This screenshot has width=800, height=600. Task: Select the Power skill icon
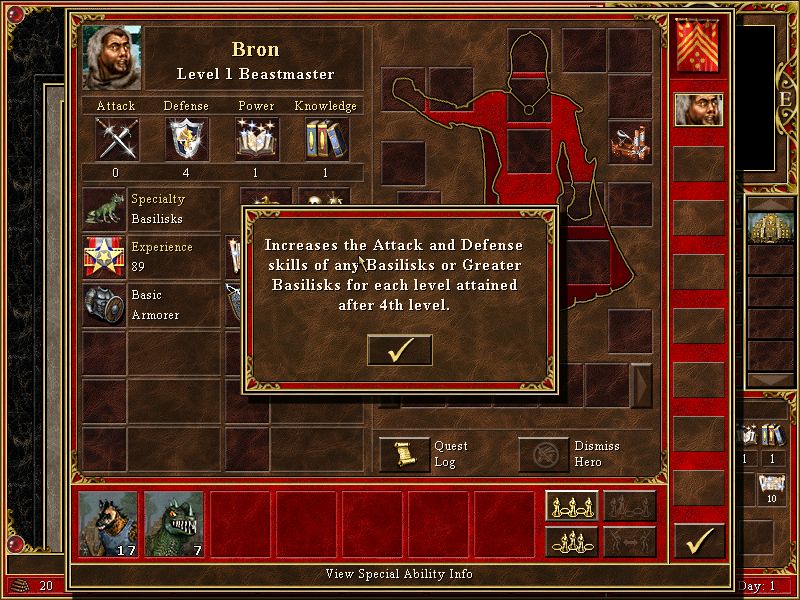coord(256,138)
